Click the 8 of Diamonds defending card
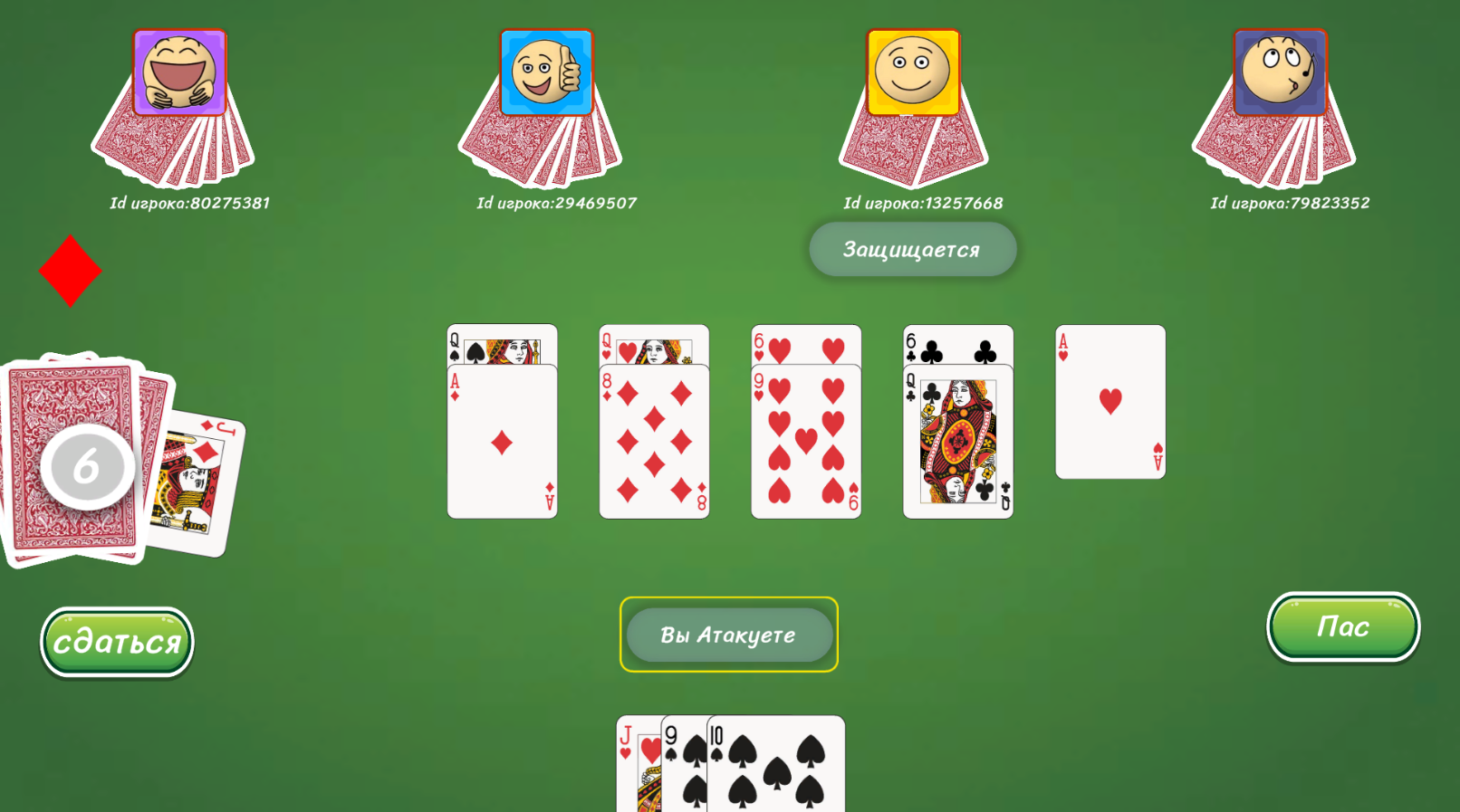This screenshot has width=1460, height=812. [x=654, y=444]
